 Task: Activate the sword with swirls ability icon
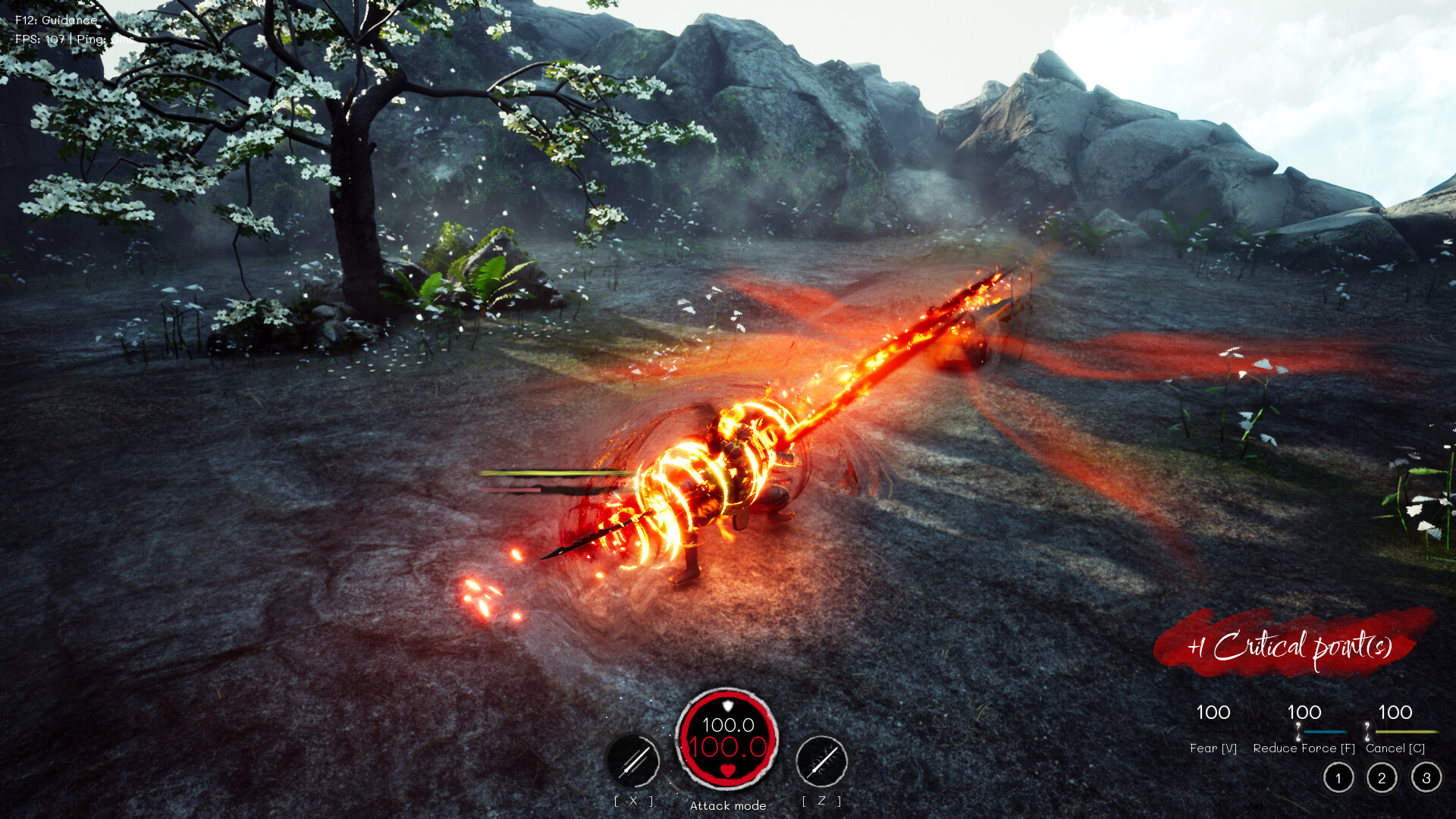click(821, 761)
